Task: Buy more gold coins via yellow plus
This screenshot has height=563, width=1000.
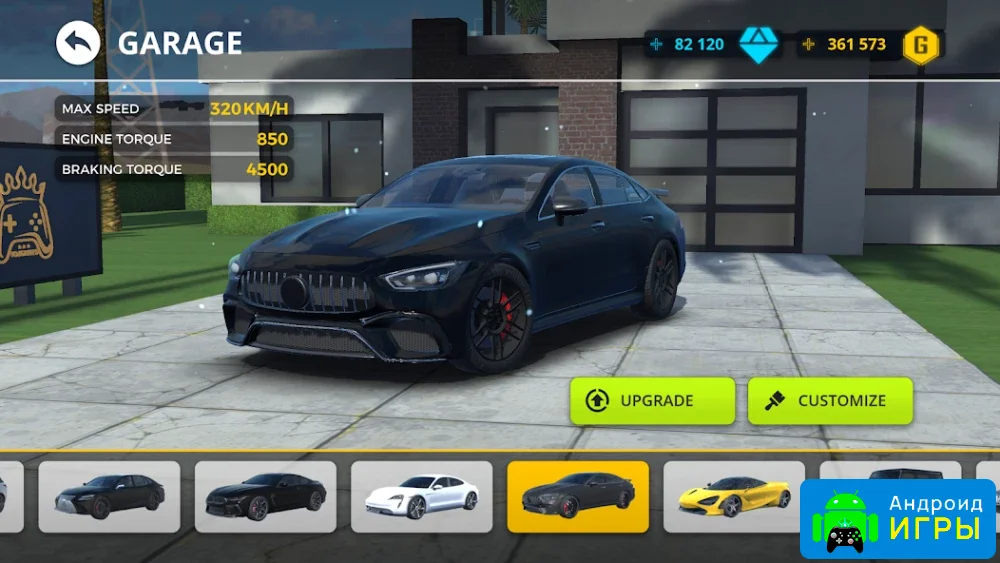Action: 808,45
